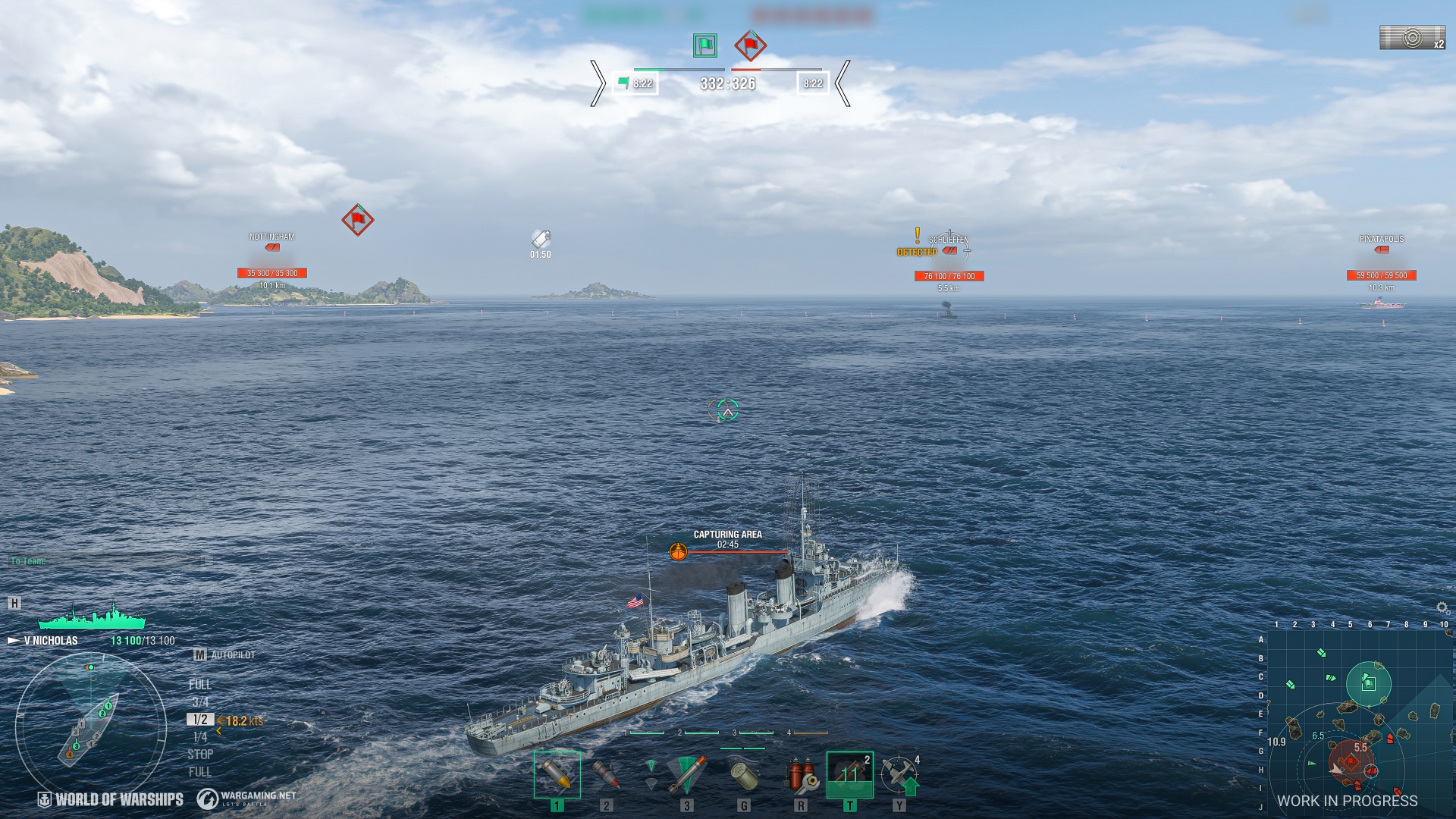Image resolution: width=1456 pixels, height=819 pixels.
Task: Select the HE shell ammunition slot
Action: (x=557, y=774)
